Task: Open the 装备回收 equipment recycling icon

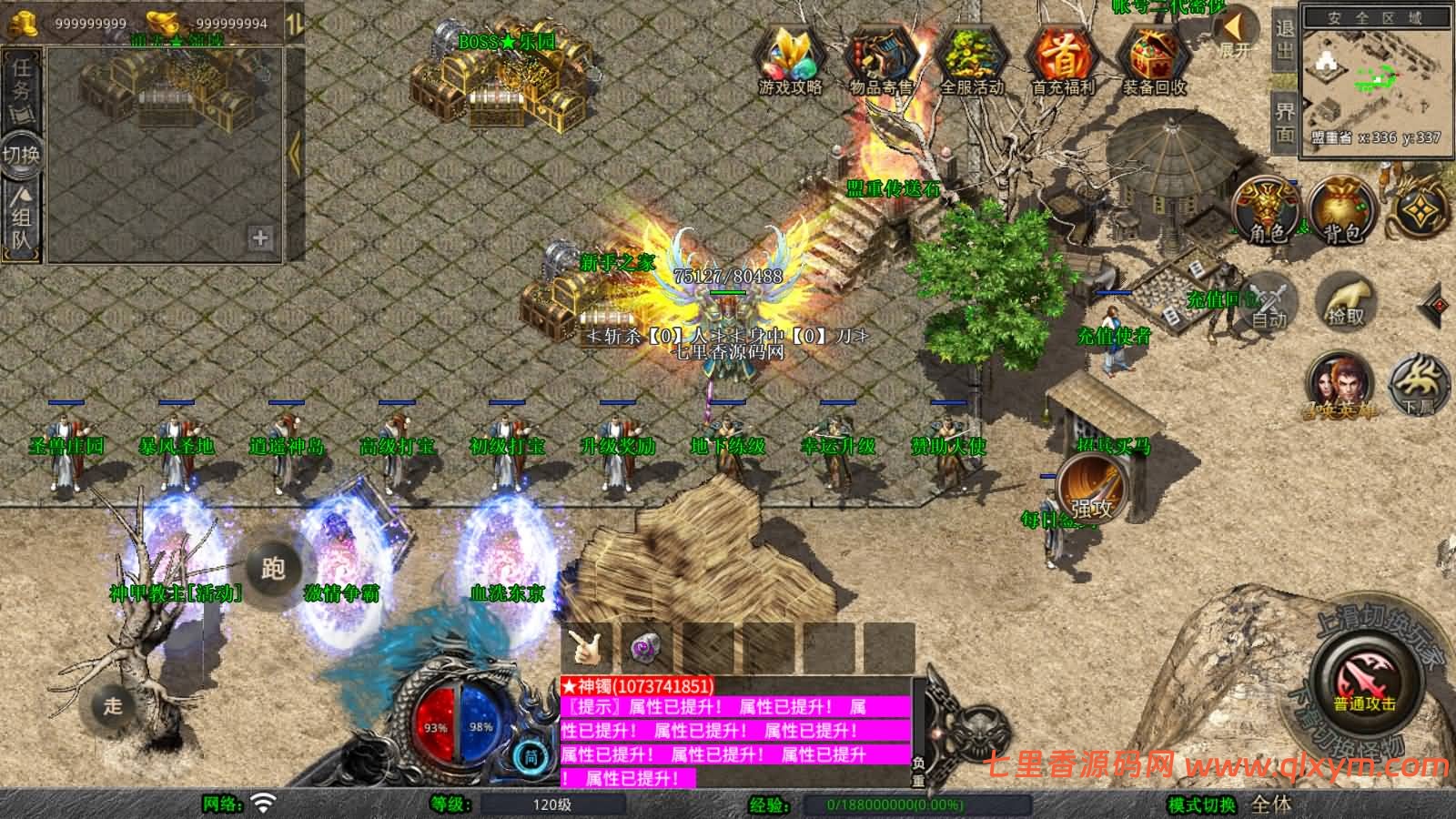Action: coord(1153,61)
